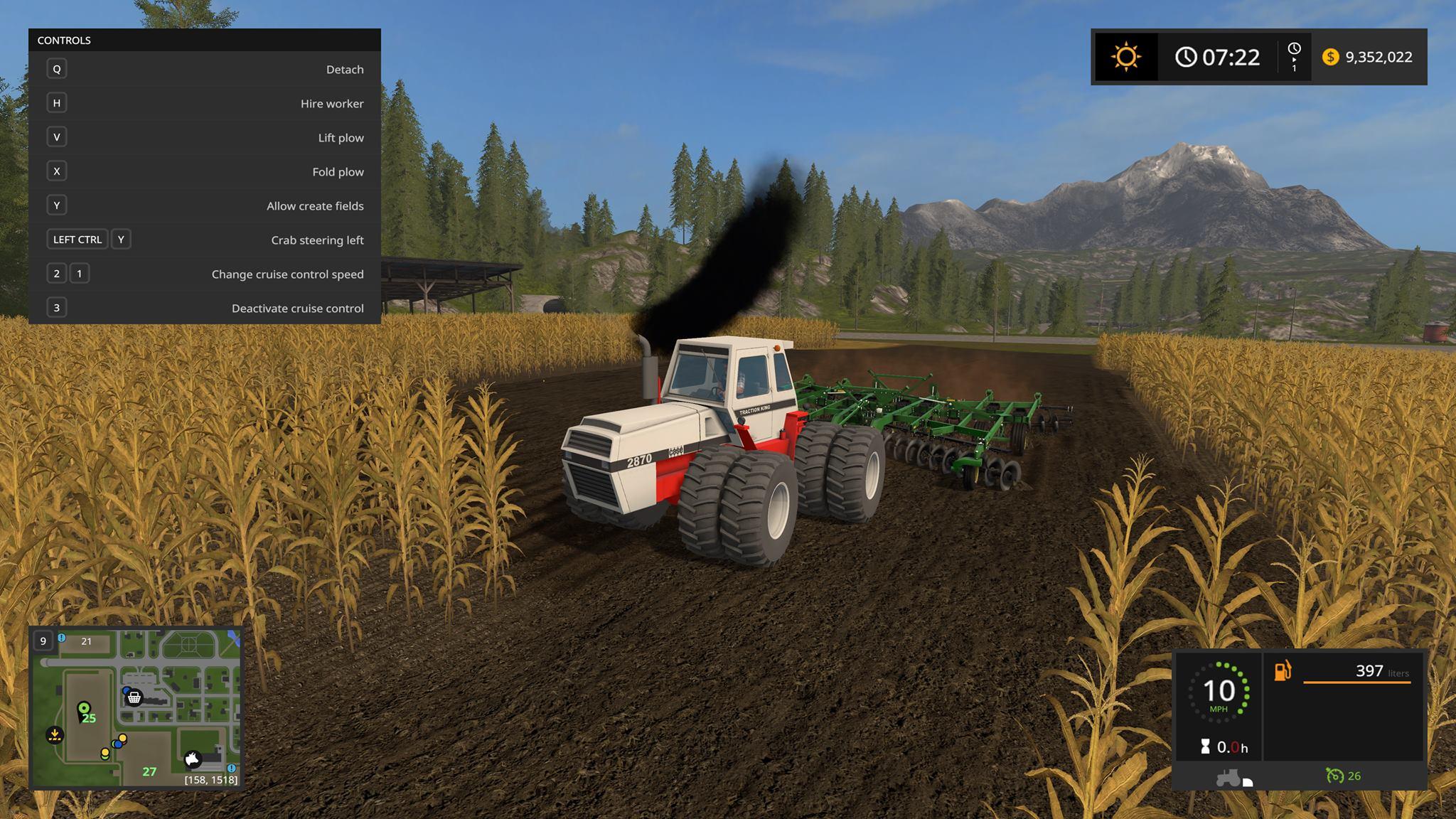Click the yellow unloading point map marker
This screenshot has width=1456, height=819.
click(55, 734)
